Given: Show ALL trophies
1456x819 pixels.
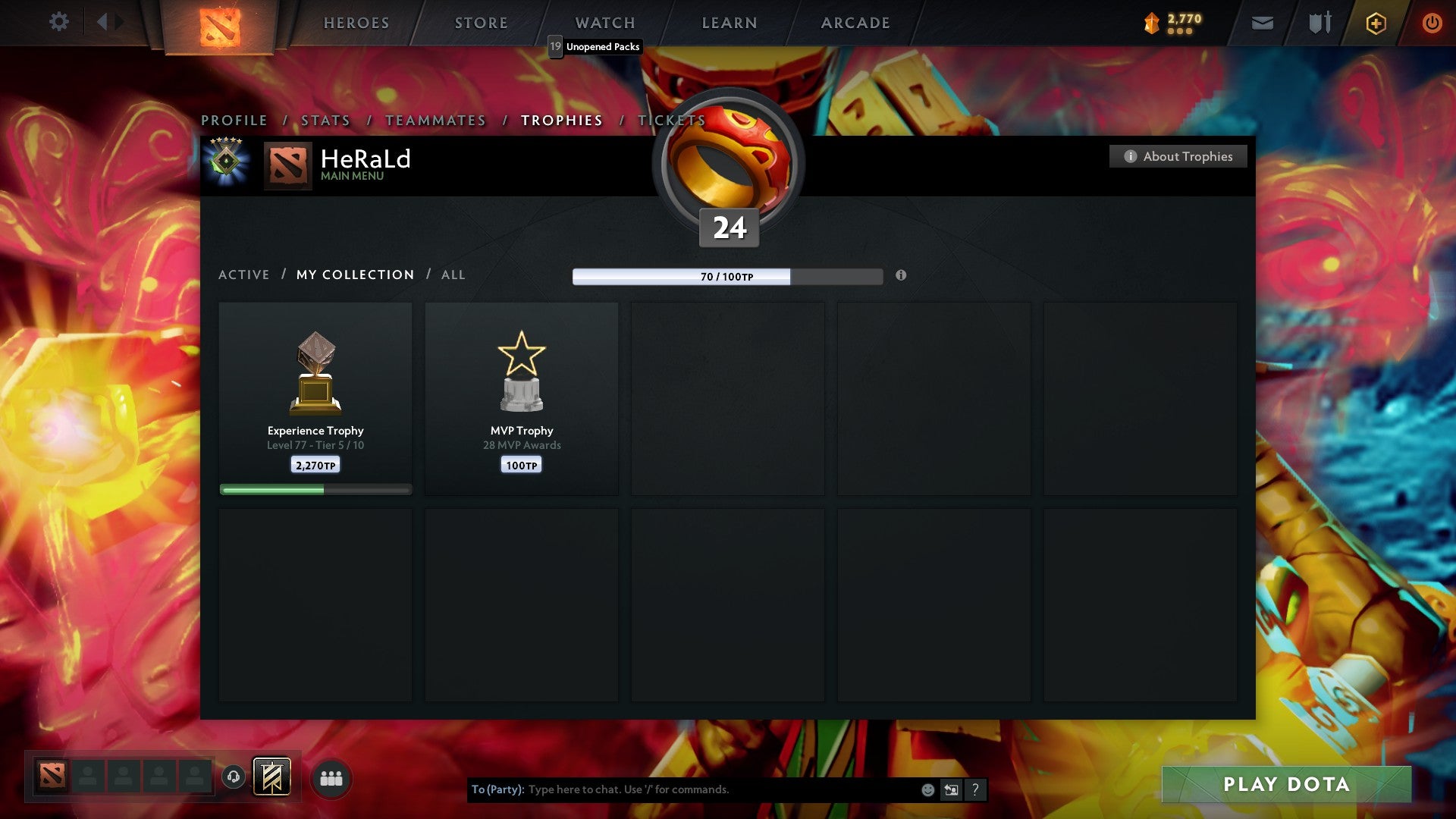Looking at the screenshot, I should 453,275.
